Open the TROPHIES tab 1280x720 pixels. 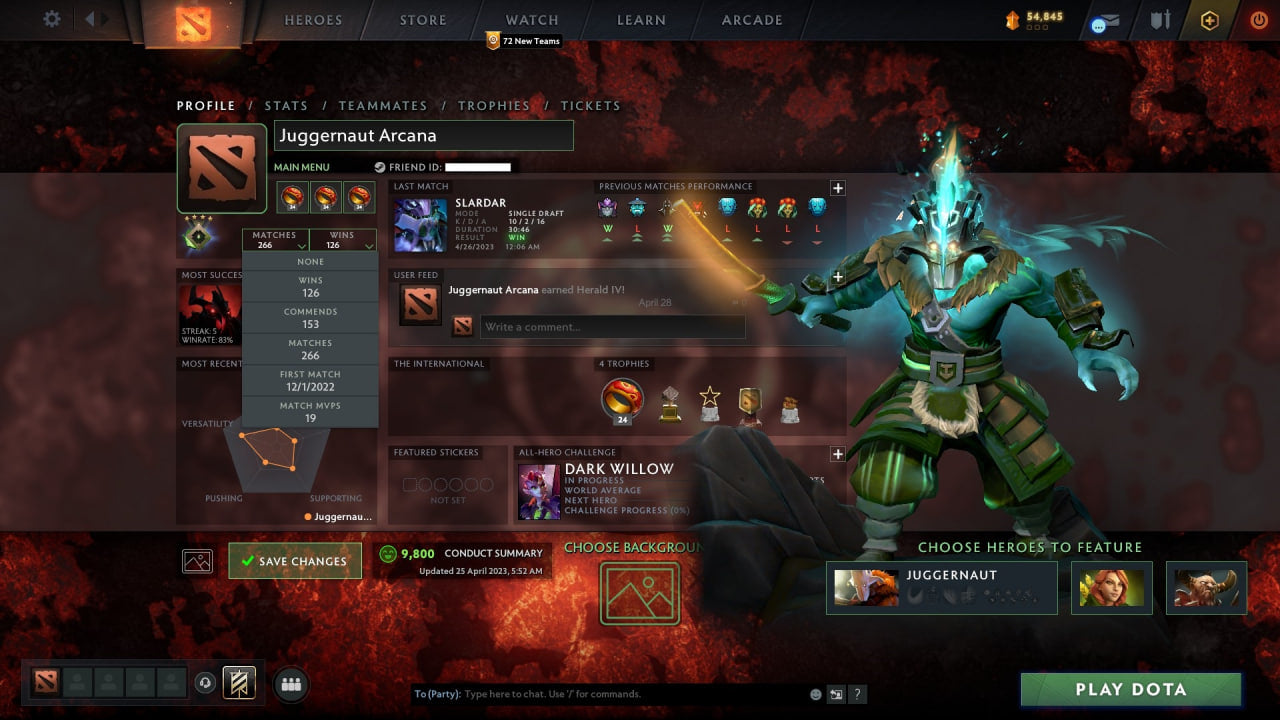494,105
